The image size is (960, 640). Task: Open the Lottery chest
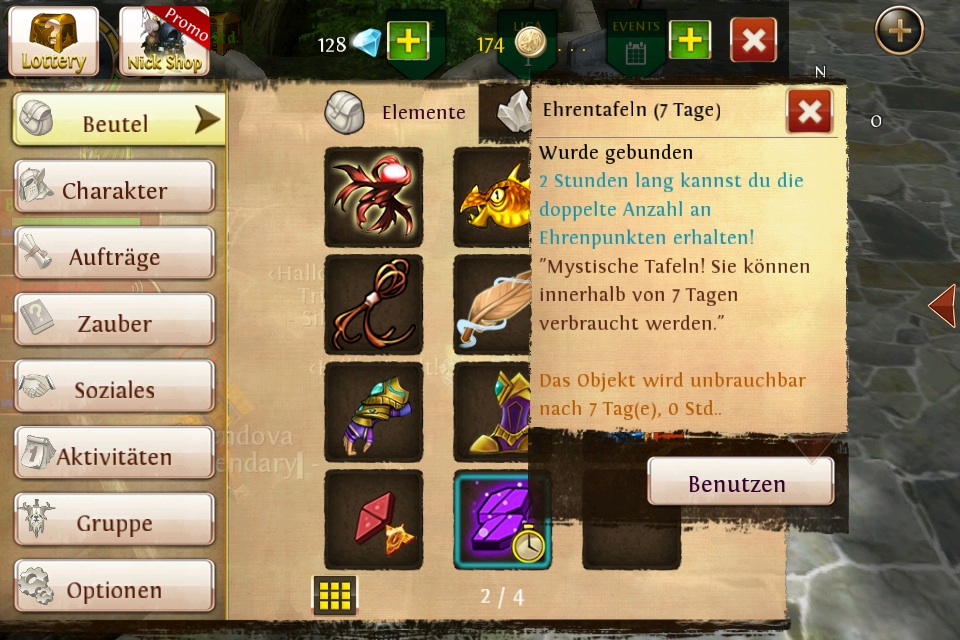(x=54, y=41)
